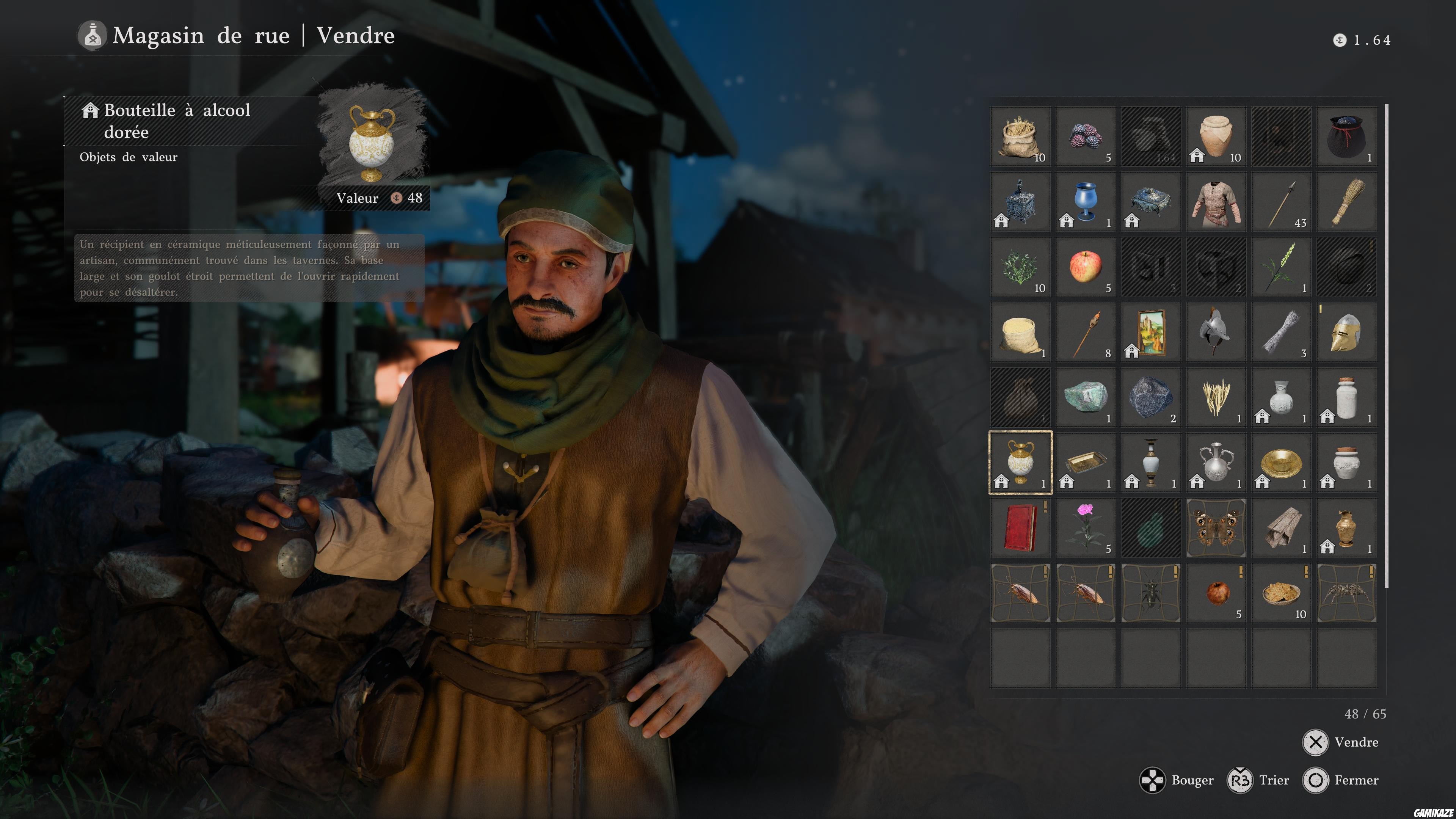
Task: Select the silver pitcher slot
Action: (x=1216, y=462)
